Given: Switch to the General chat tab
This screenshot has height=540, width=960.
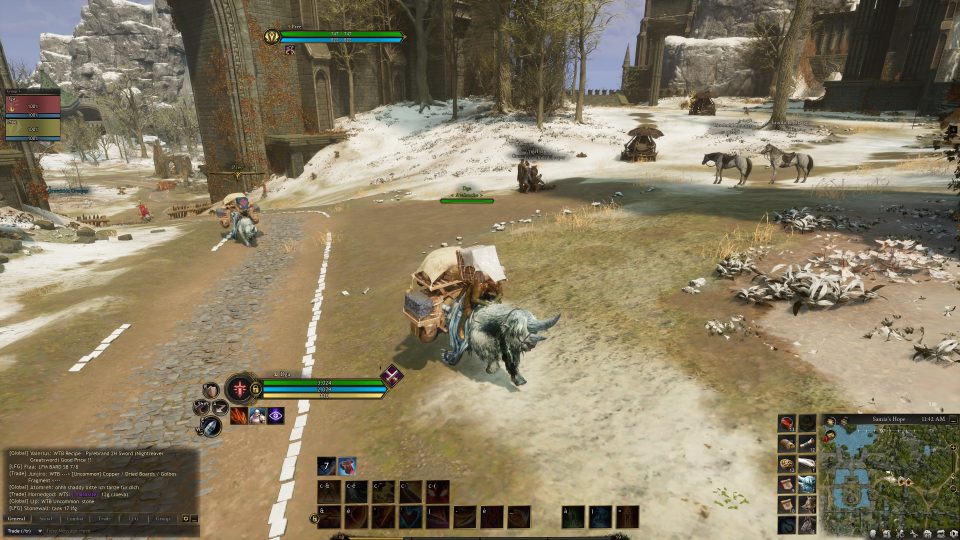Looking at the screenshot, I should [17, 519].
